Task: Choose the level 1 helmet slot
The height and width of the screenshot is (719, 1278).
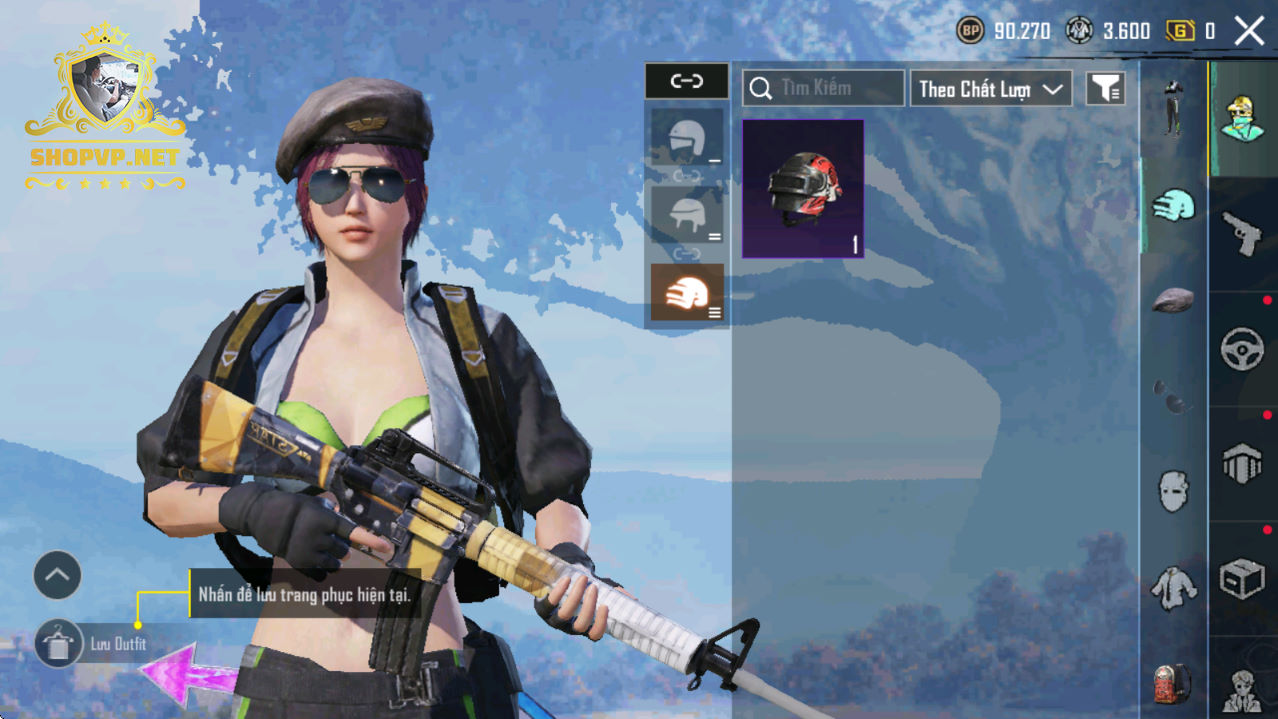Action: (687, 138)
